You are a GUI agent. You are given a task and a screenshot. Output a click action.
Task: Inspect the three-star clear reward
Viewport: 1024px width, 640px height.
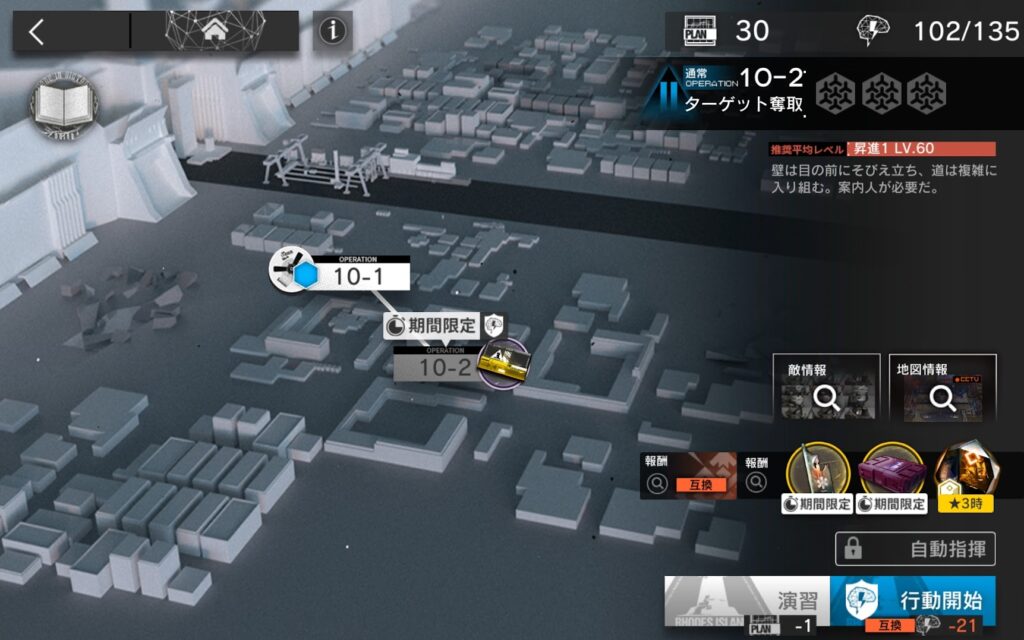(965, 472)
